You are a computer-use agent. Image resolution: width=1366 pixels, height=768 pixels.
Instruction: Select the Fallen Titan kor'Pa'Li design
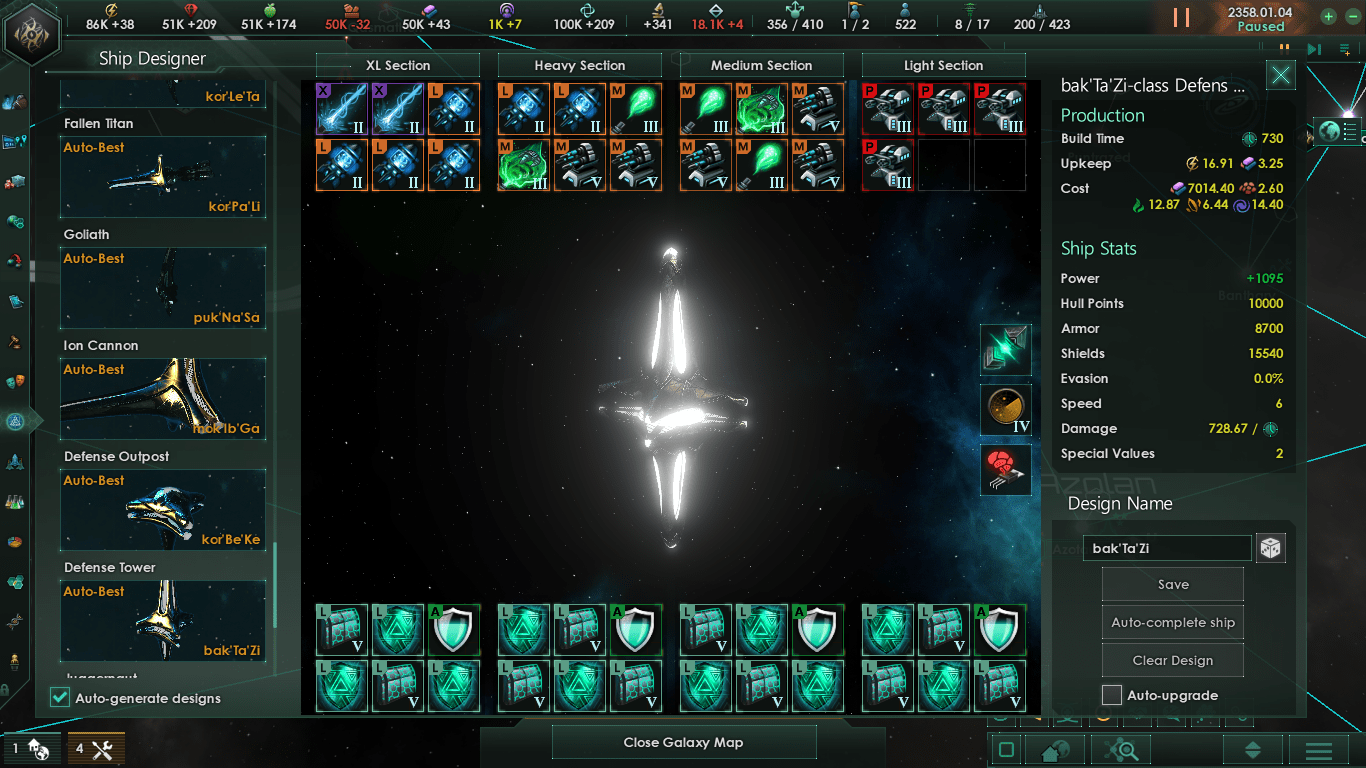pyautogui.click(x=163, y=177)
